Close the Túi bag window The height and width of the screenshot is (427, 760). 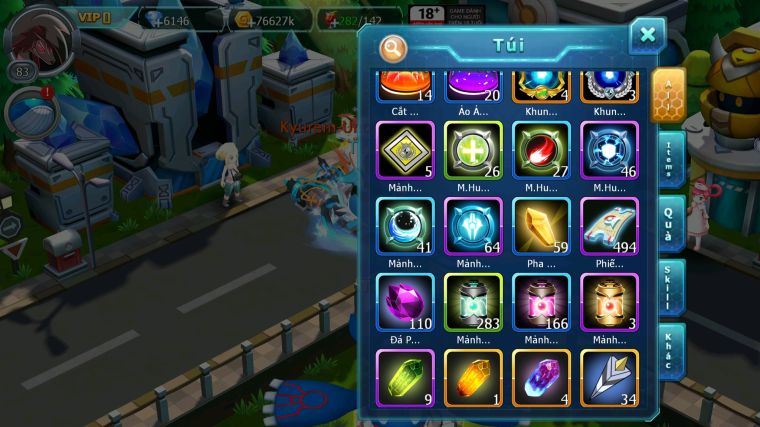[x=647, y=35]
